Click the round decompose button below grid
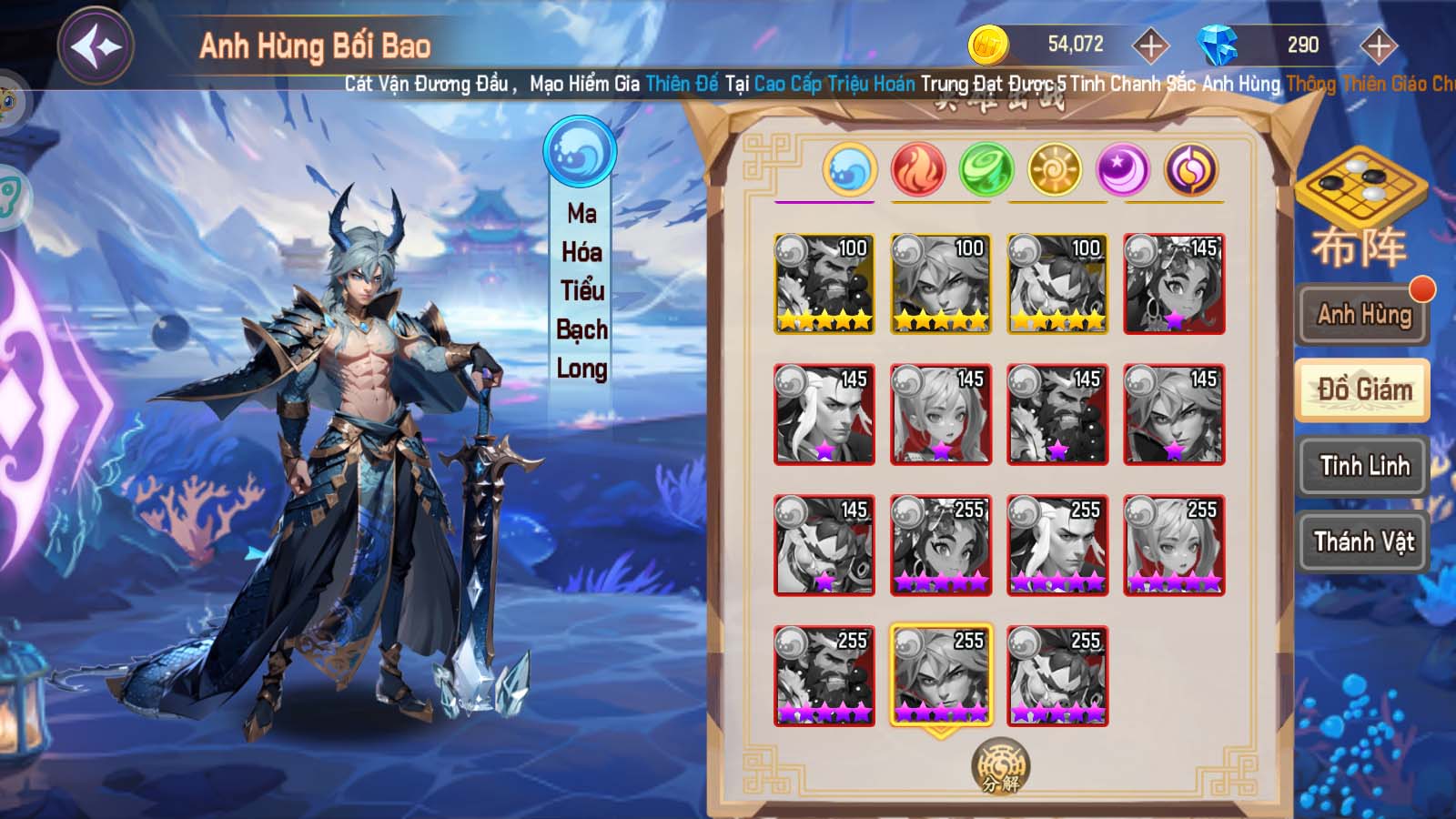Viewport: 1456px width, 819px height. pyautogui.click(x=1001, y=766)
